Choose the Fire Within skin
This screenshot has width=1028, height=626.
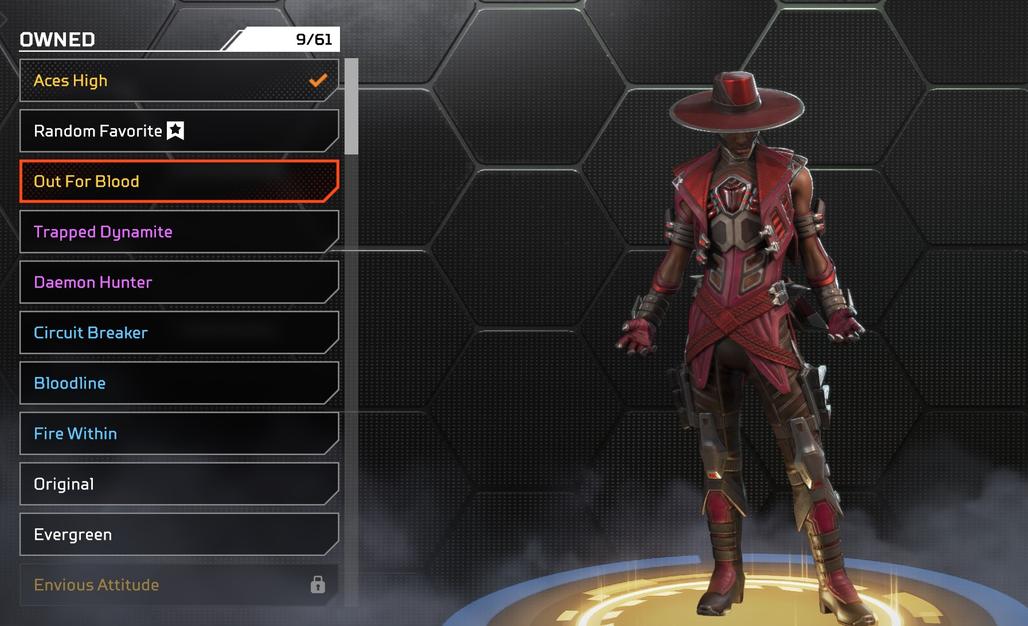point(178,434)
